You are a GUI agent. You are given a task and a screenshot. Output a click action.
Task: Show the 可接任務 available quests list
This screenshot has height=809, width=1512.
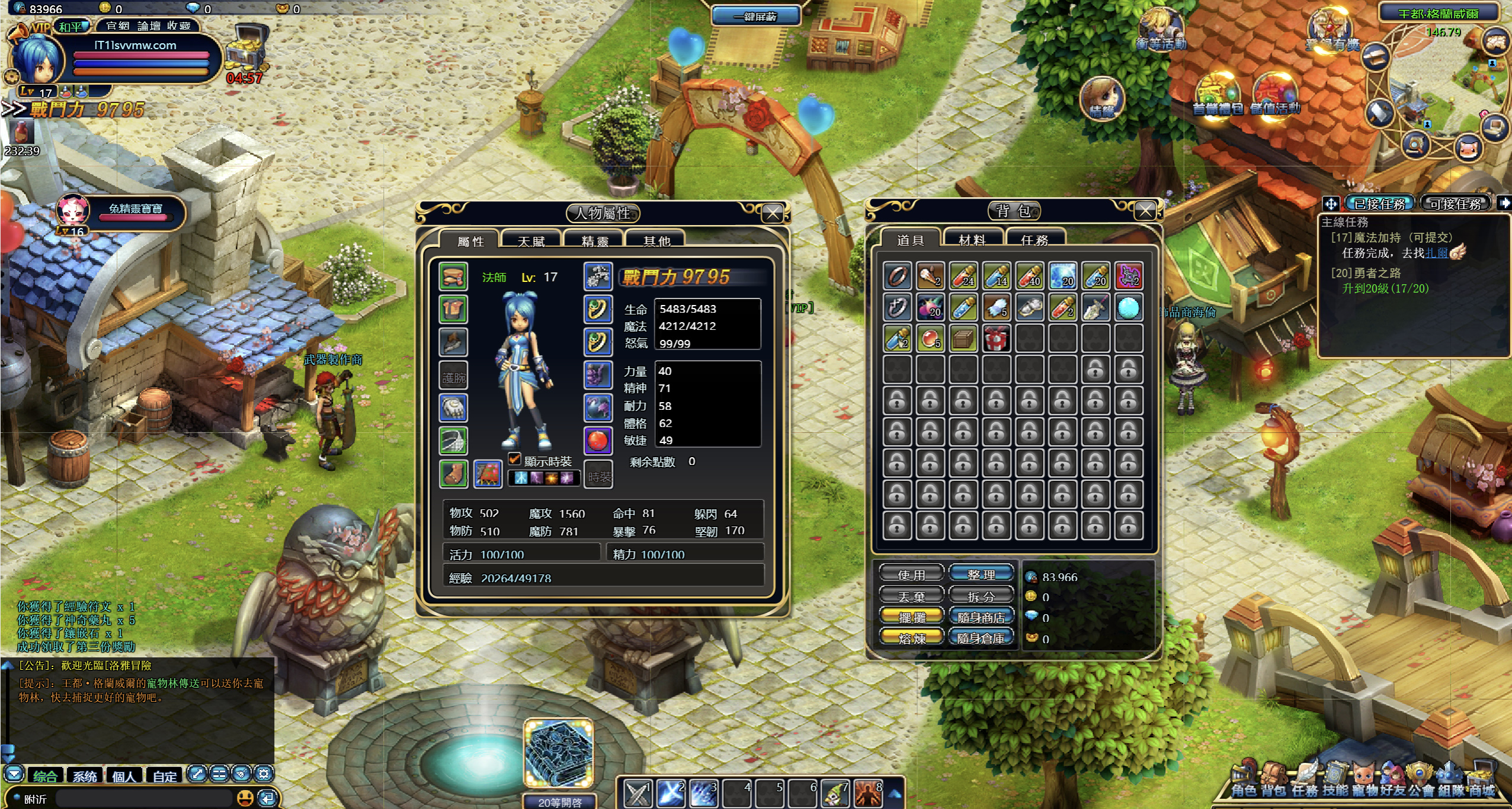click(x=1455, y=204)
